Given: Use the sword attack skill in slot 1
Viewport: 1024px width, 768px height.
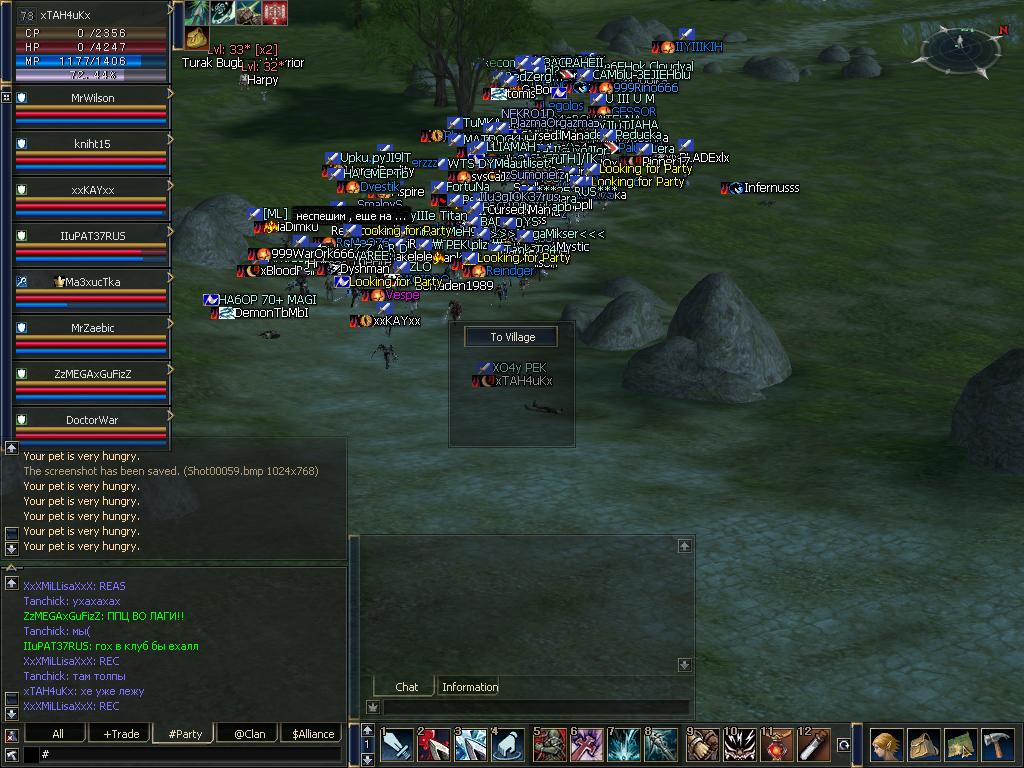Looking at the screenshot, I should pos(395,746).
